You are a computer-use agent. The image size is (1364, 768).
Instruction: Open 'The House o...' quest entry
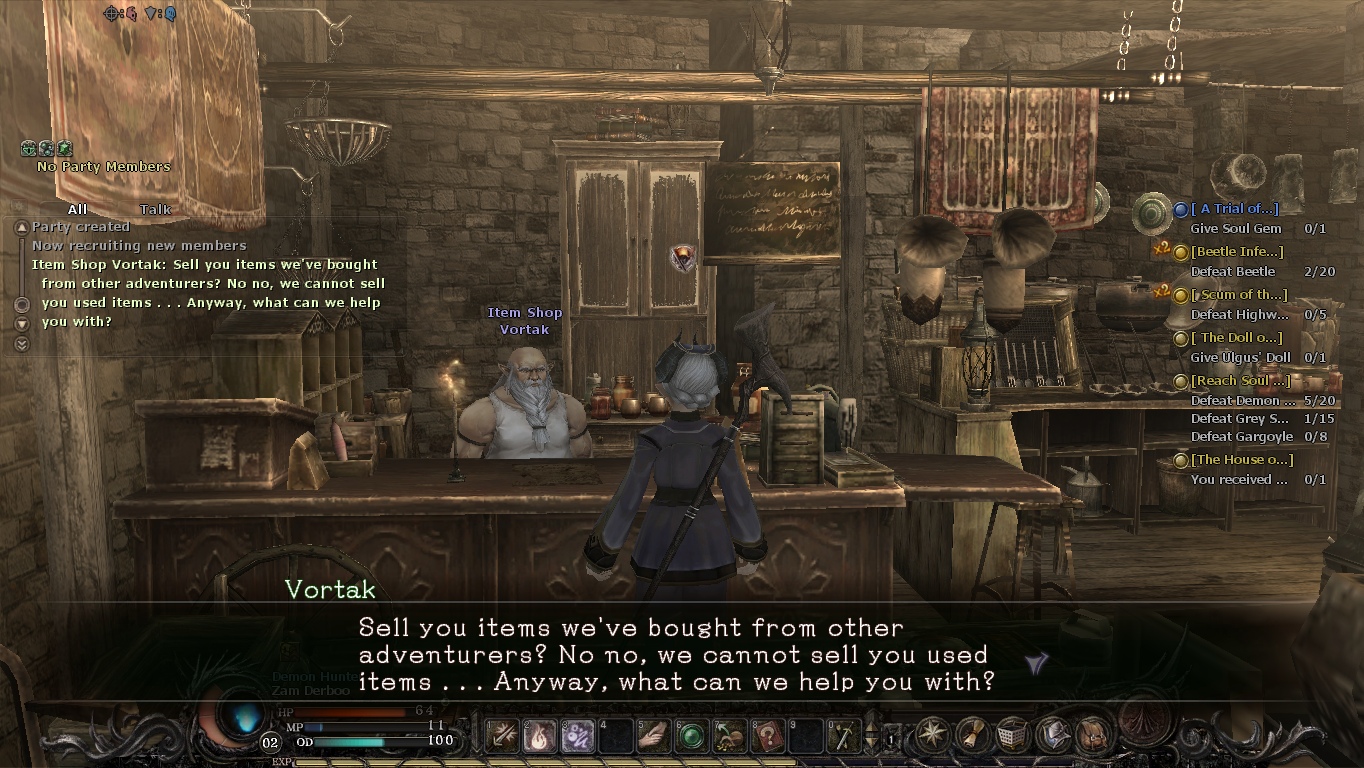point(1242,460)
